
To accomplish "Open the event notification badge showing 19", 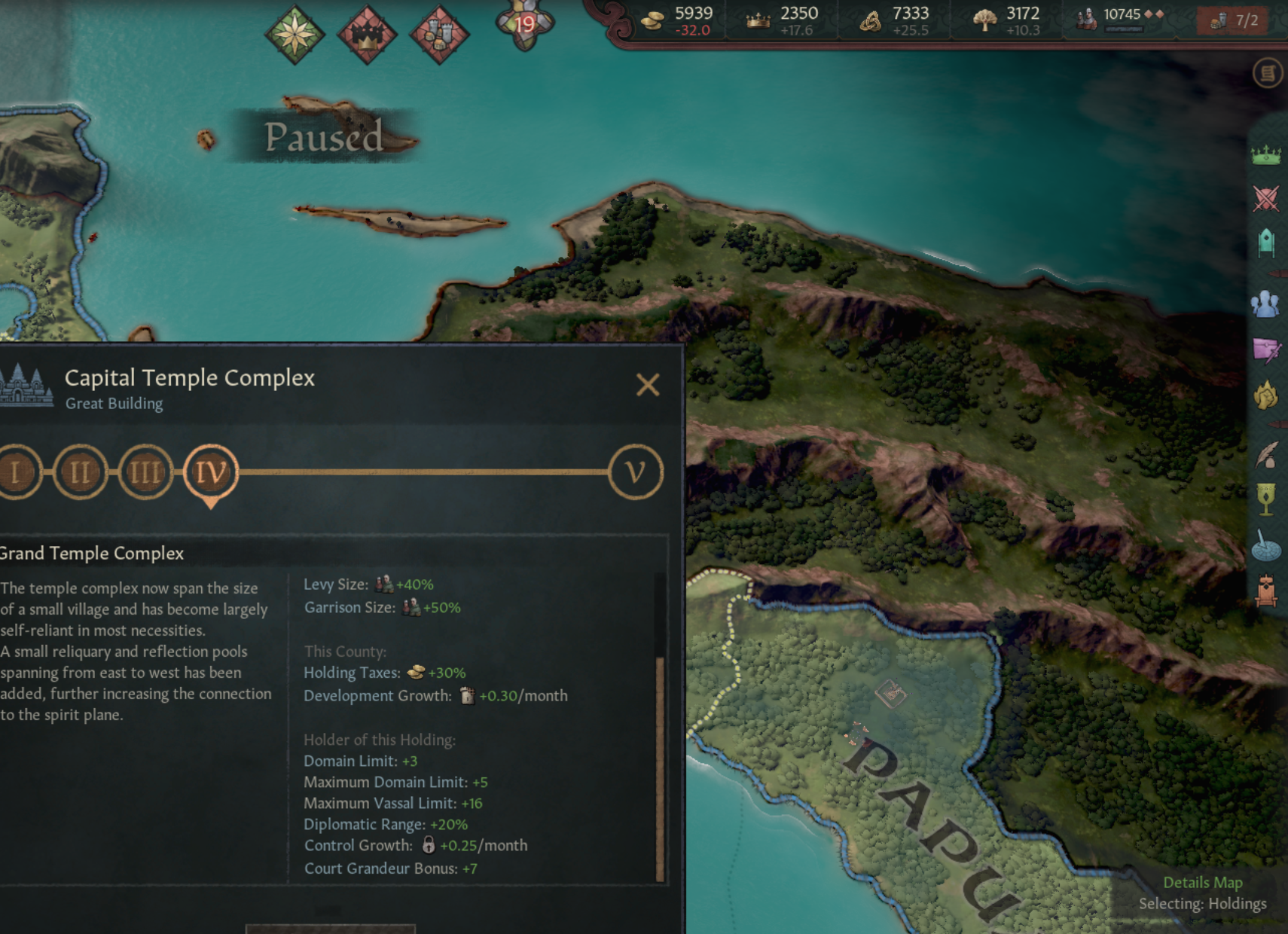I will (526, 23).
